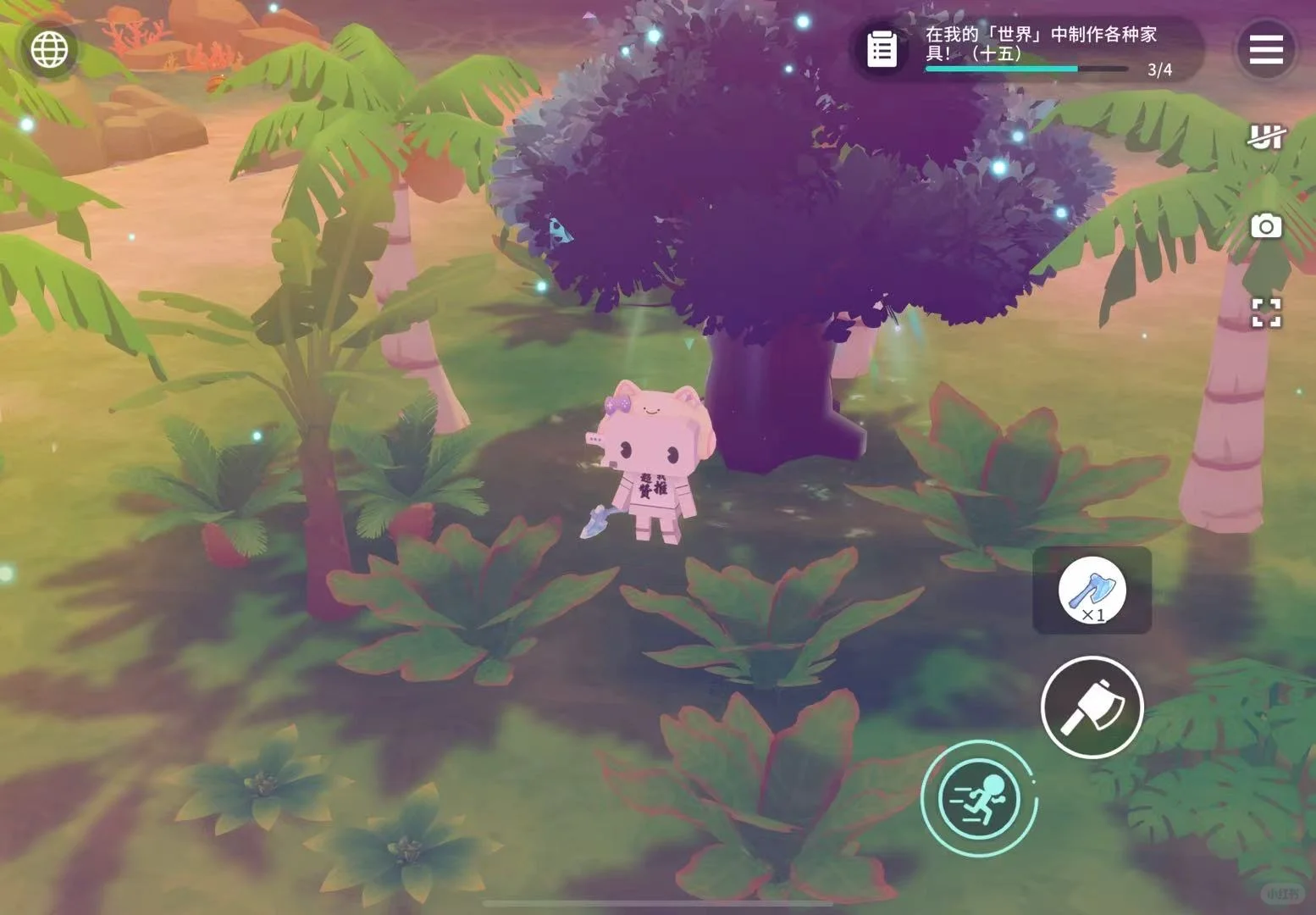Open the hamburger main menu

pyautogui.click(x=1265, y=50)
